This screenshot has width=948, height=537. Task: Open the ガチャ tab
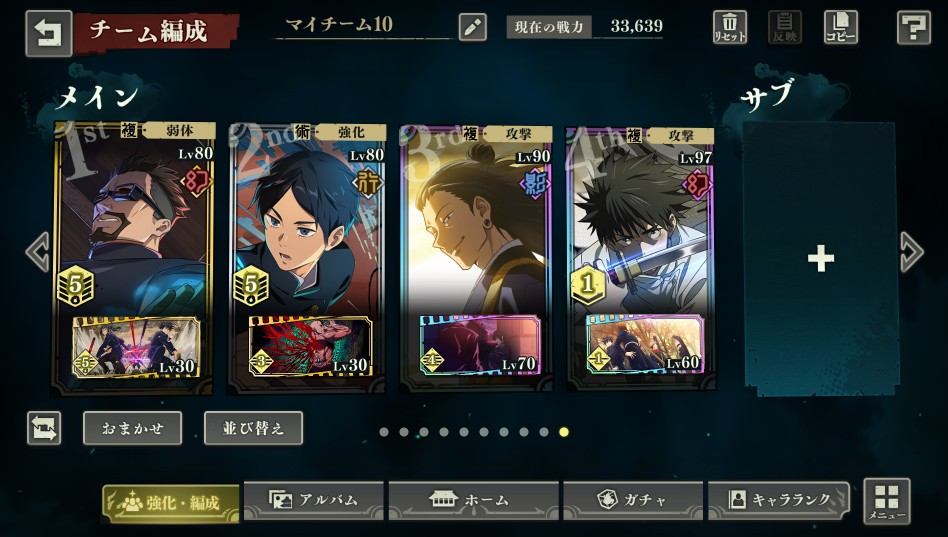[x=632, y=500]
